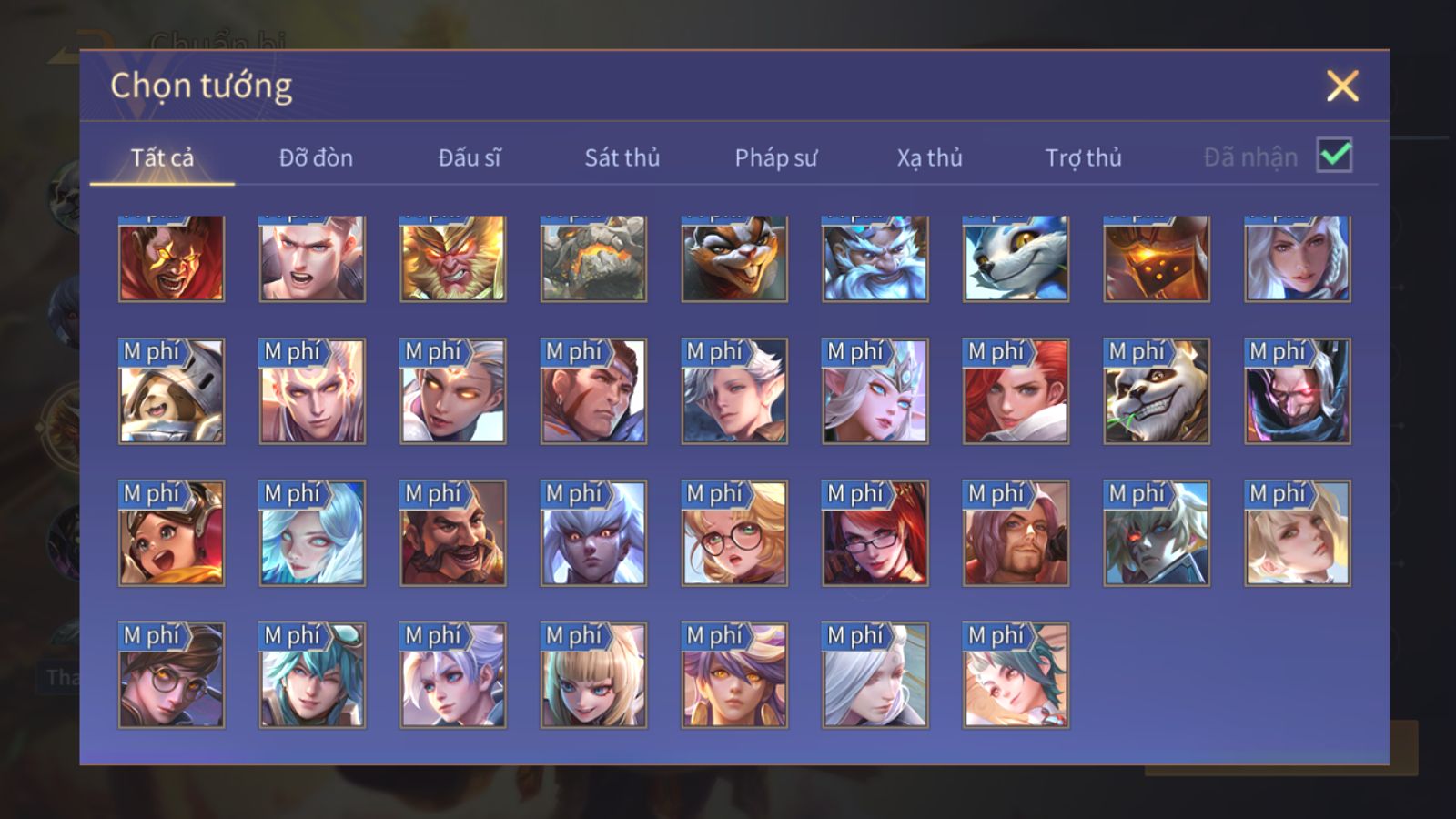Switch to the Pháp sư category
Viewport: 1456px width, 819px height.
click(x=776, y=157)
